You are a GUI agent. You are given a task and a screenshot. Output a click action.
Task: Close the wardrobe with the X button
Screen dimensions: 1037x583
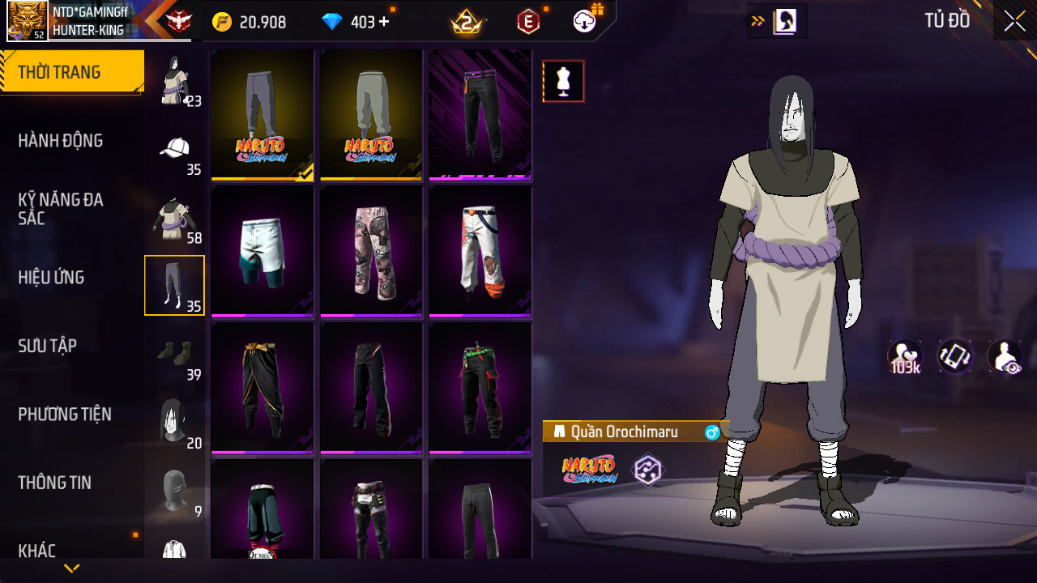(1014, 22)
